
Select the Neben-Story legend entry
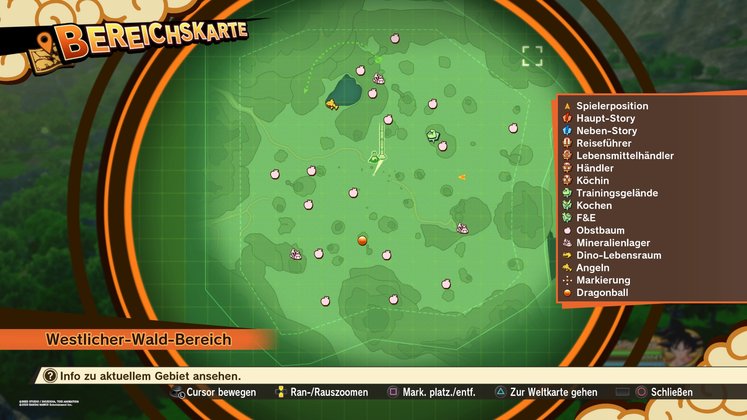pyautogui.click(x=606, y=131)
